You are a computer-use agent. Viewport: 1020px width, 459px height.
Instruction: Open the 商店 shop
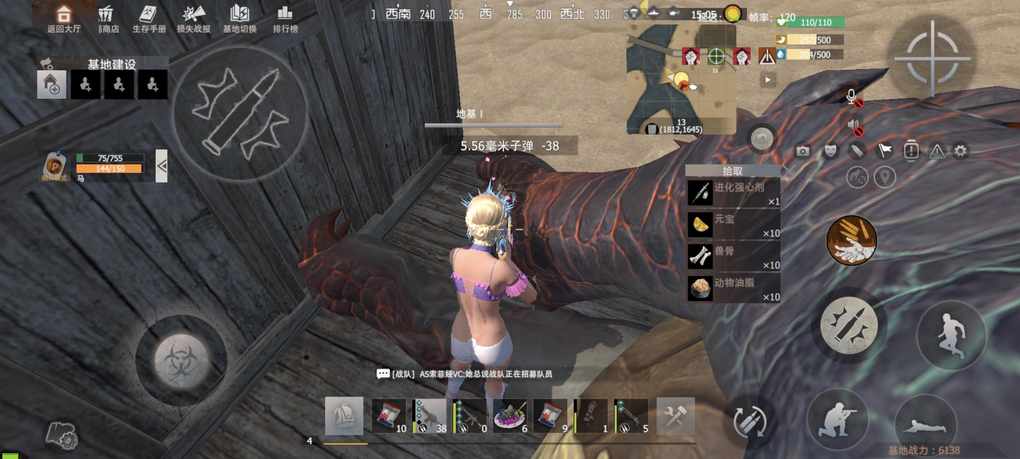click(x=107, y=18)
